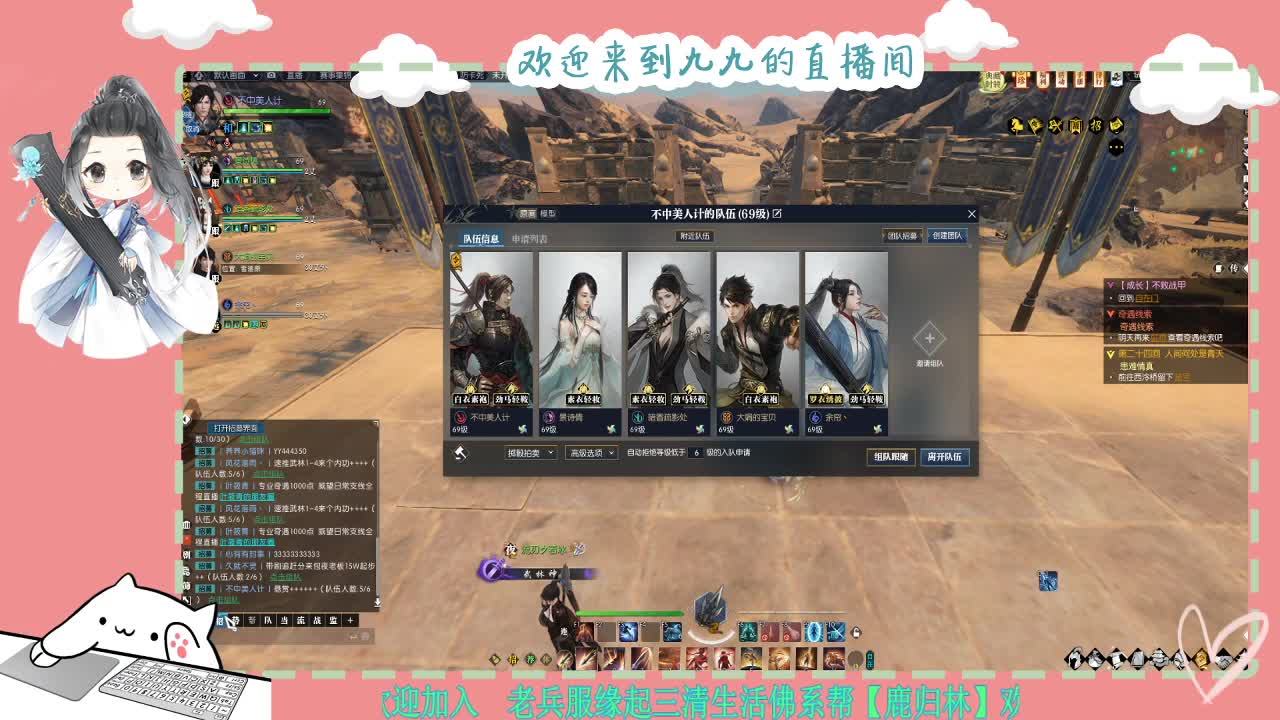
Task: Switch portrait display to 模型 mode
Action: pyautogui.click(x=551, y=213)
